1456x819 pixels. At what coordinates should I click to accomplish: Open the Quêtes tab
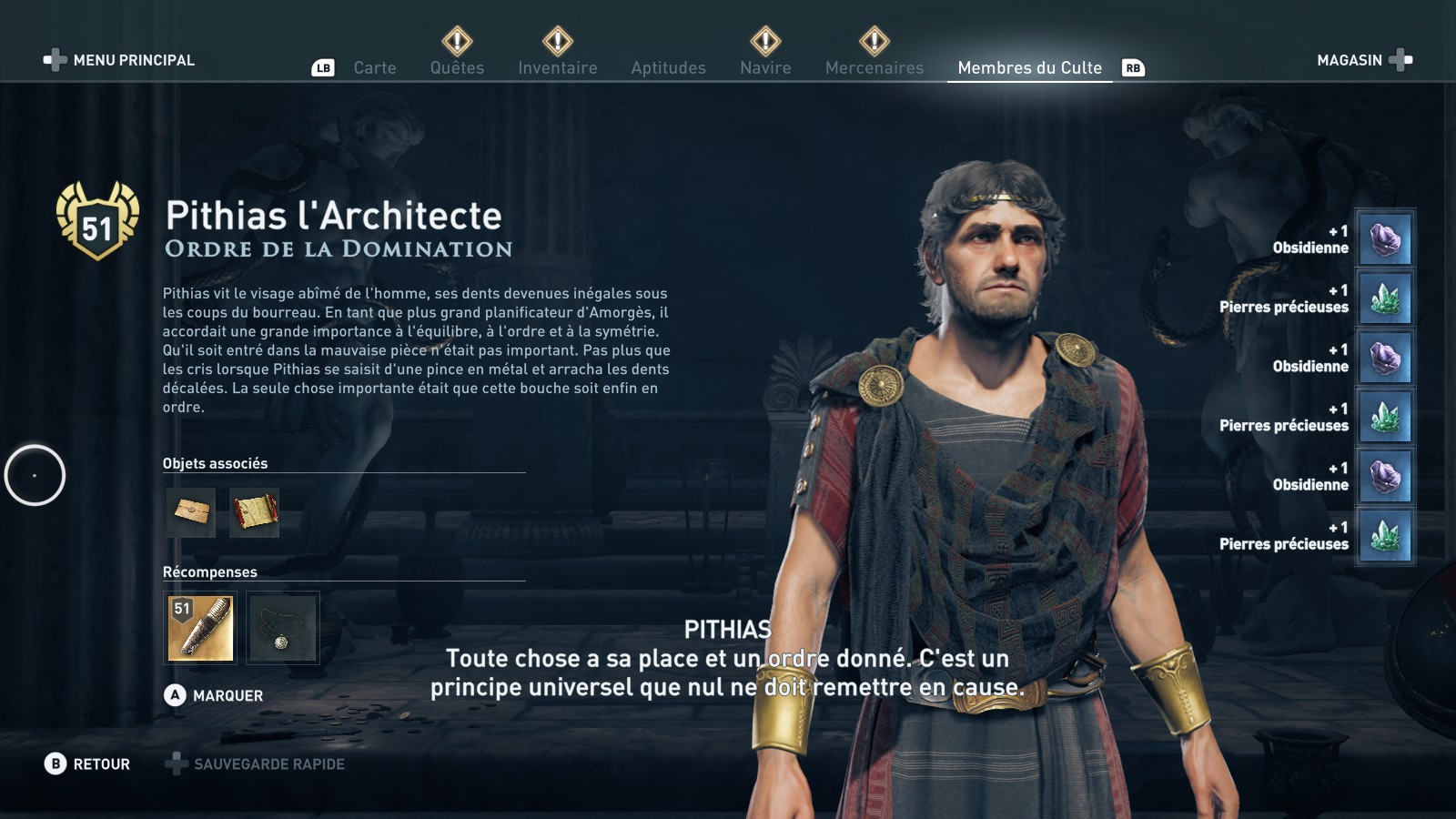[457, 67]
